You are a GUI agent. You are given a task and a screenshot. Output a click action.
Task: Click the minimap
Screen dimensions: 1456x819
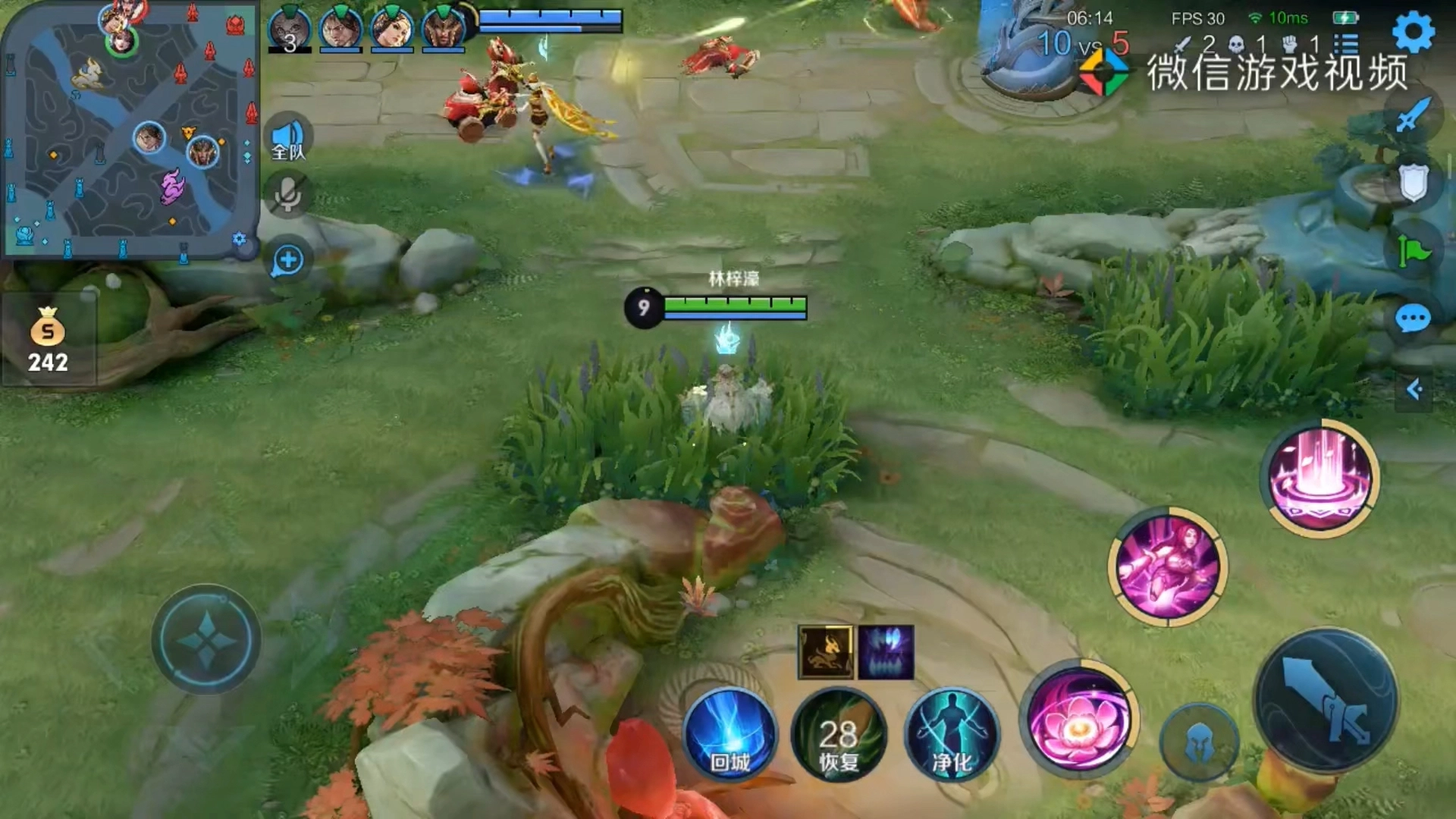(x=129, y=129)
